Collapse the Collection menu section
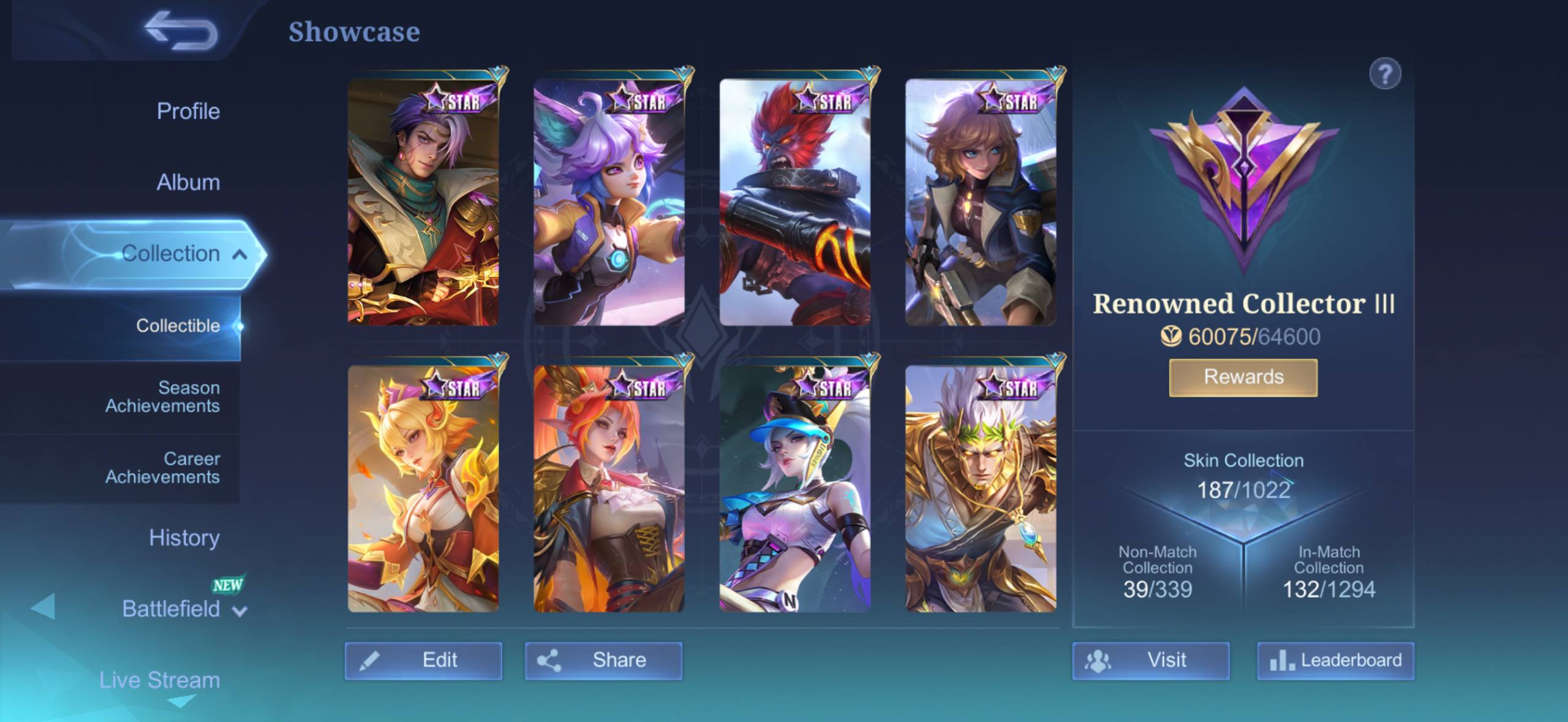1568x722 pixels. pyautogui.click(x=239, y=254)
